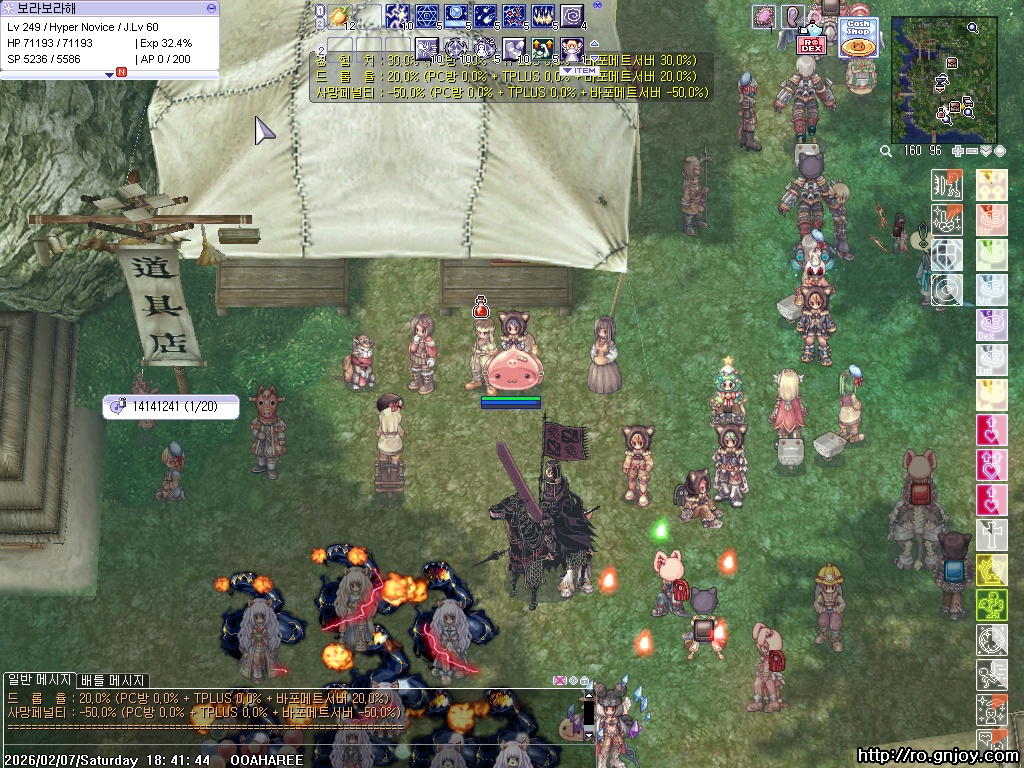
Task: Cast the flame wall skill
Action: 543,16
